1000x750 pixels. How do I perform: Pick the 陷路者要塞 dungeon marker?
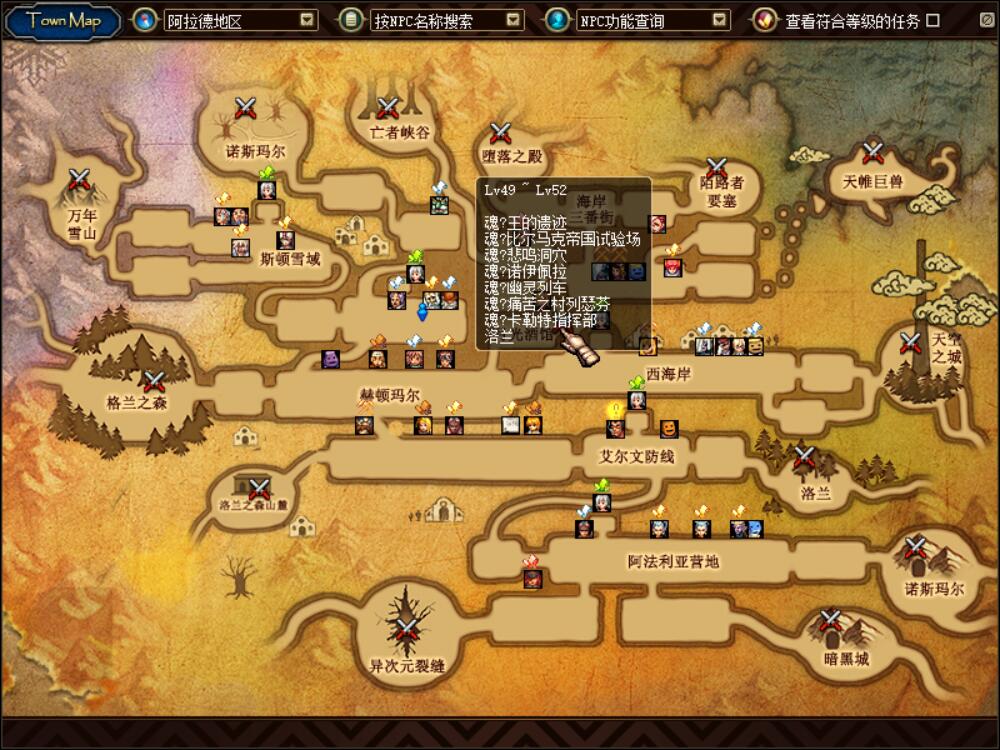[x=717, y=167]
